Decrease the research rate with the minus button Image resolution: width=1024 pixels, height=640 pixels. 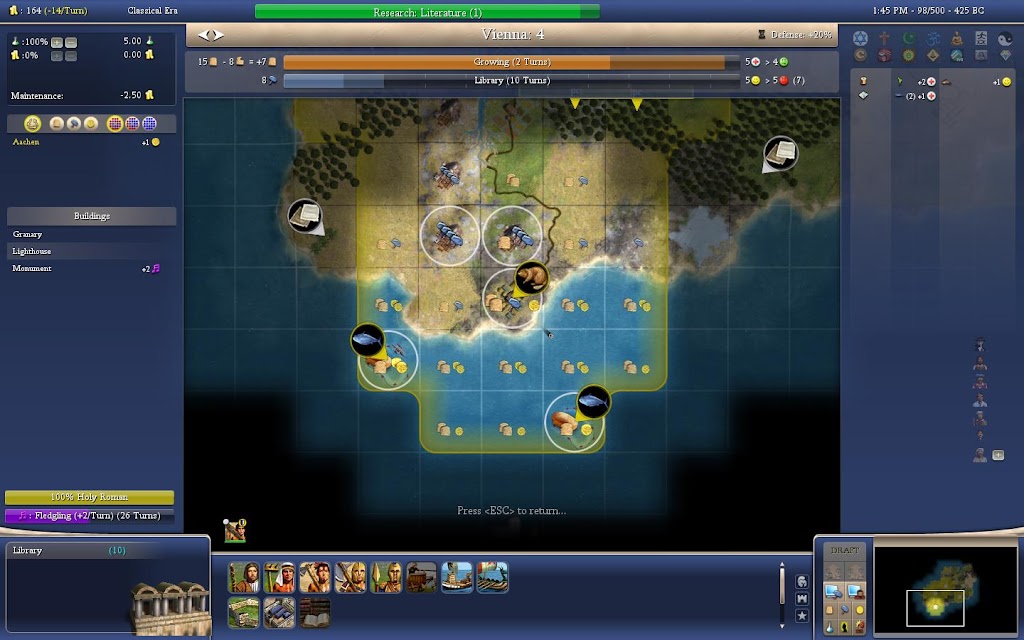[70, 42]
